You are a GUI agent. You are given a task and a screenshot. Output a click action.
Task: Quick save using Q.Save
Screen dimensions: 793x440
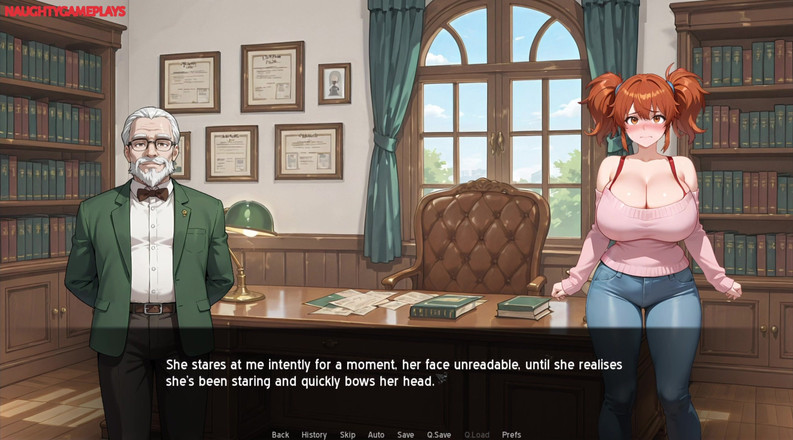click(x=439, y=435)
